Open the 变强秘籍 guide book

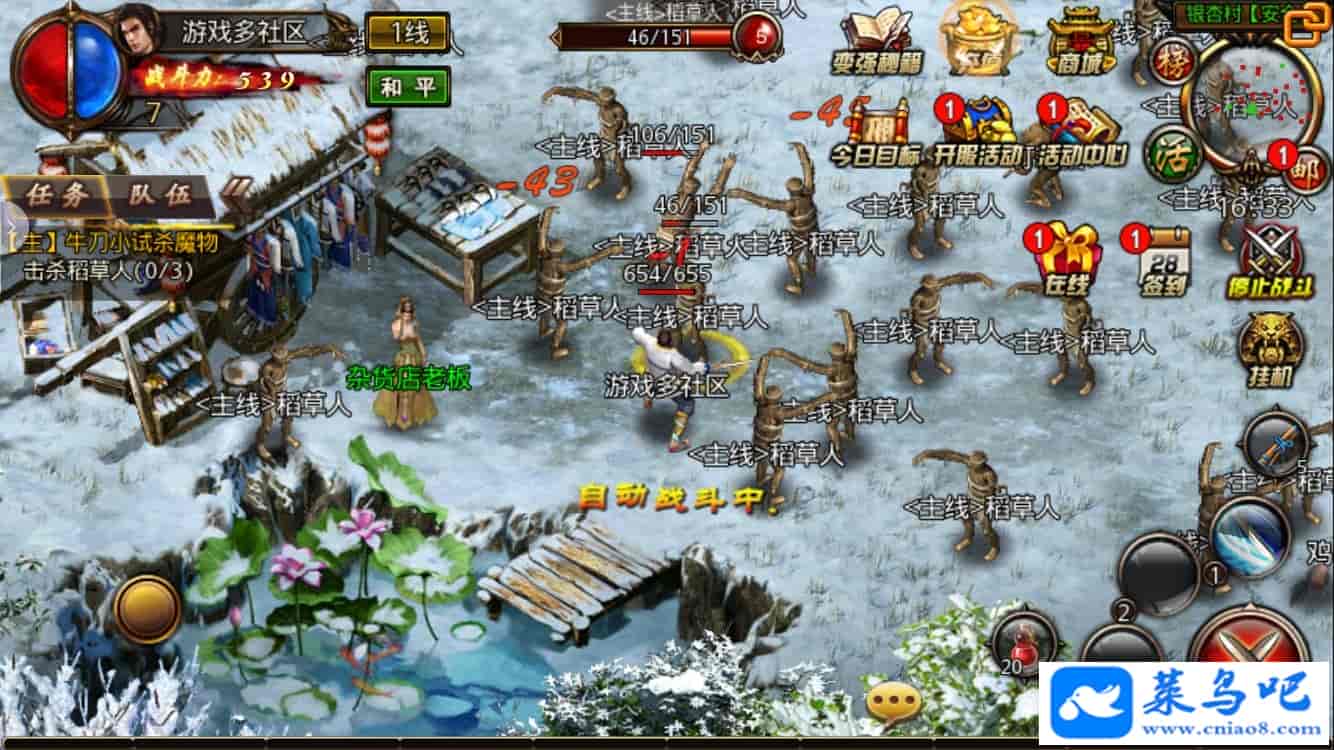point(877,42)
